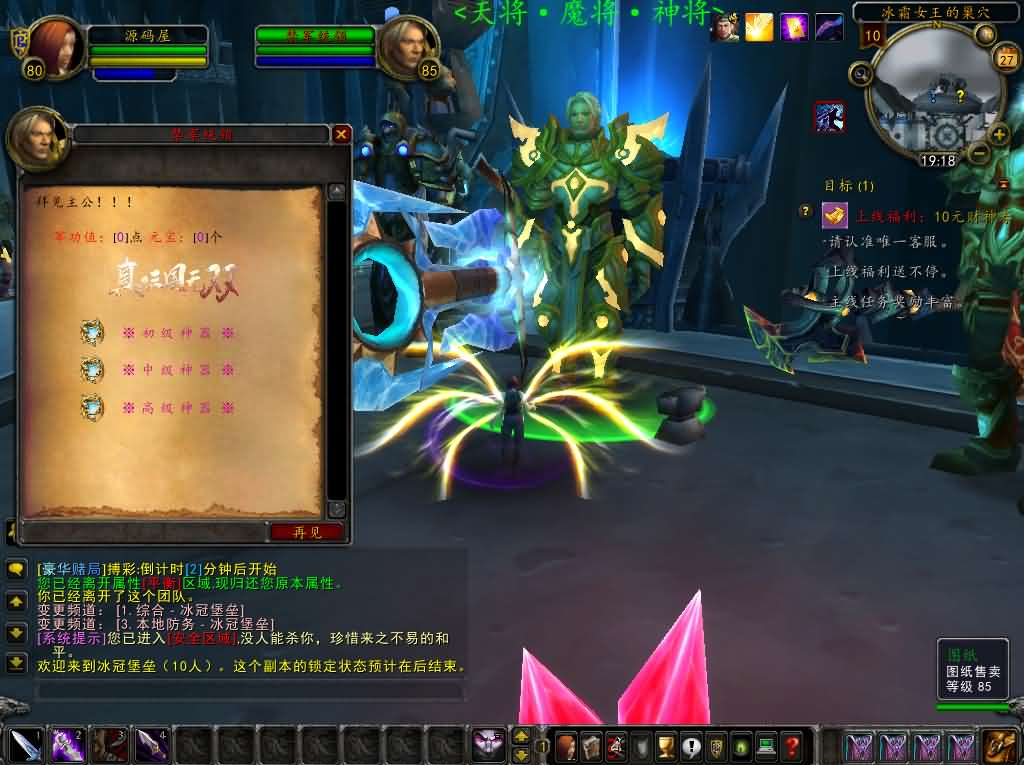Image resolution: width=1024 pixels, height=765 pixels.
Task: Zoom in the minimap with plus button
Action: 998,134
